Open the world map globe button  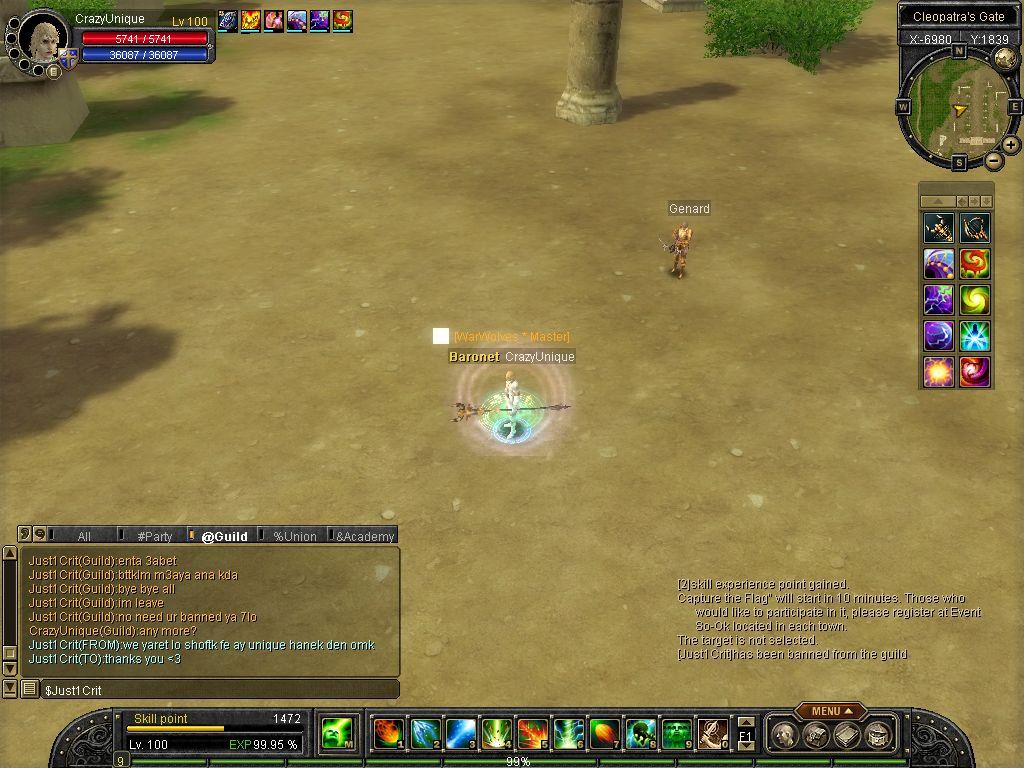(x=1003, y=58)
